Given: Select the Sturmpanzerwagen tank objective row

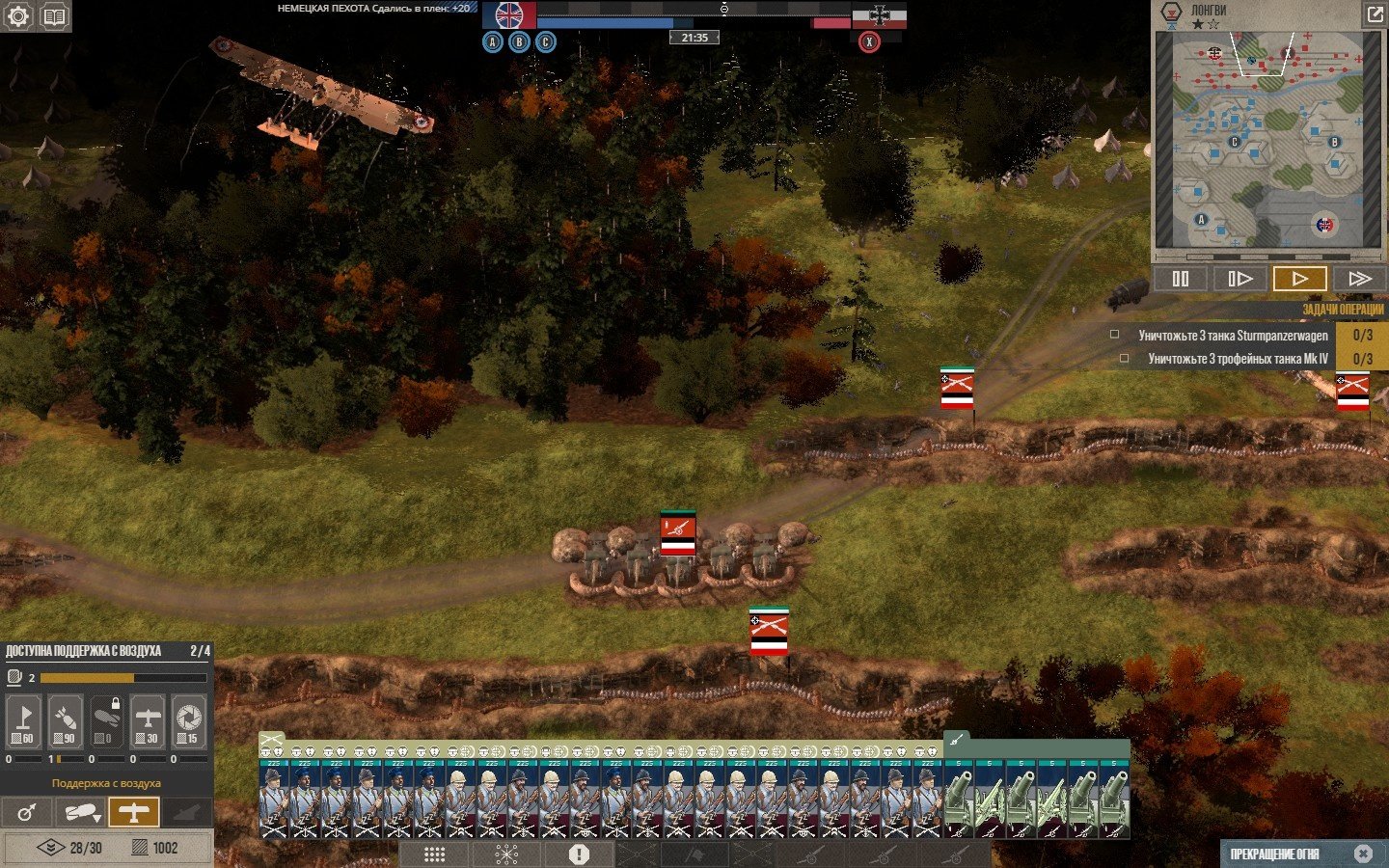Looking at the screenshot, I should pos(1233,336).
